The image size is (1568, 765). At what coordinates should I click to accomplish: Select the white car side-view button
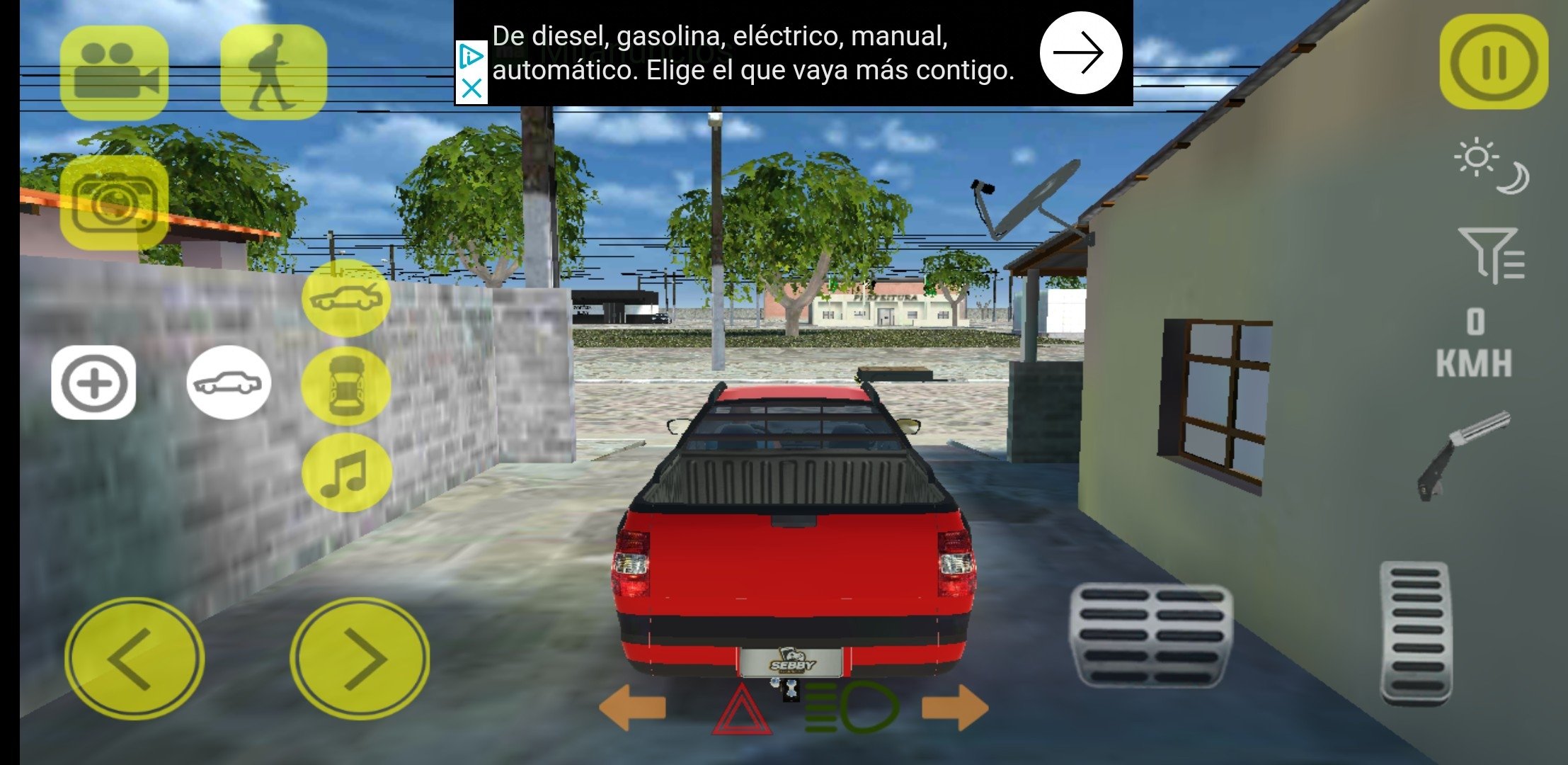[228, 383]
